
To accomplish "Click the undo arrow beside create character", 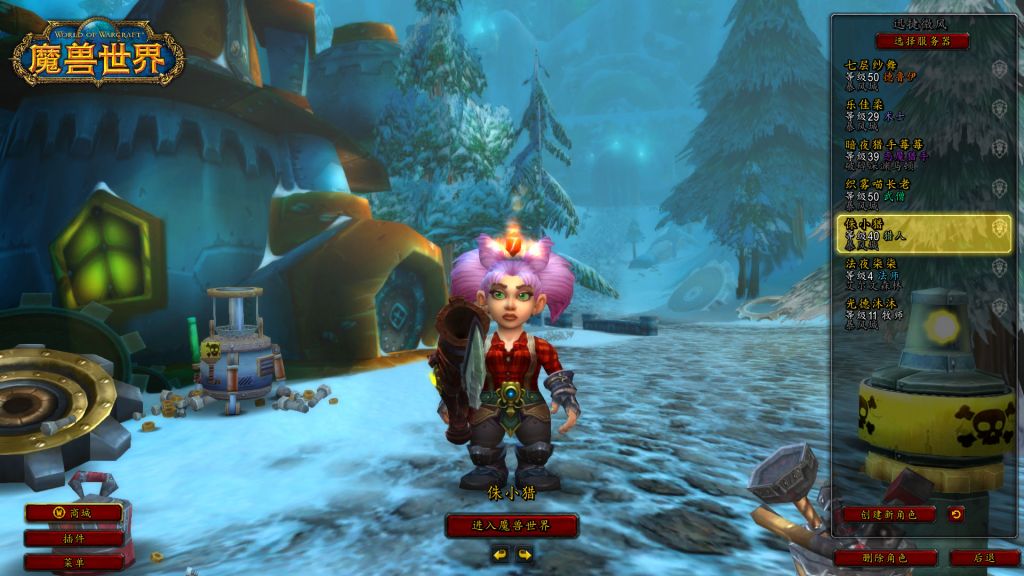I will pyautogui.click(x=956, y=514).
